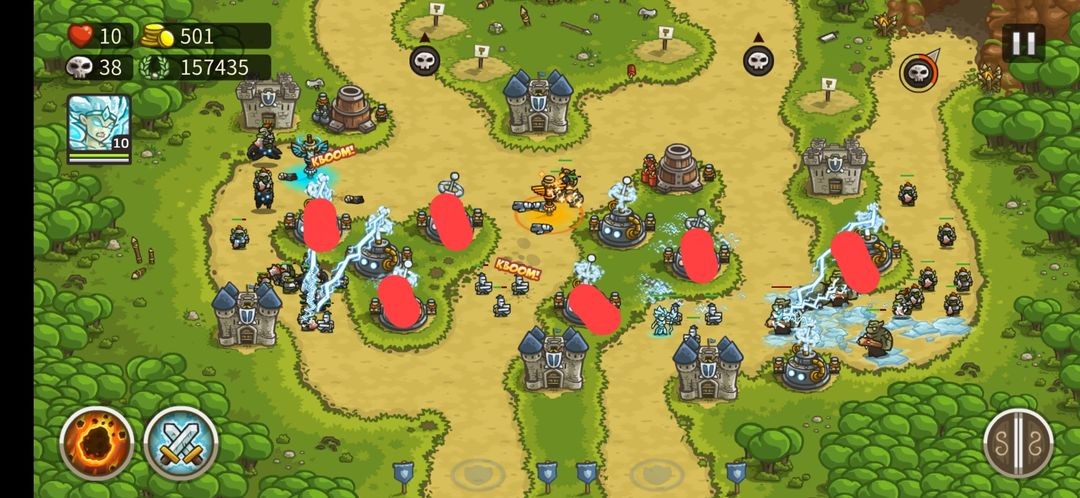Call the next wave via red-ringed skull
Image resolution: width=1080 pixels, height=498 pixels.
(x=918, y=72)
